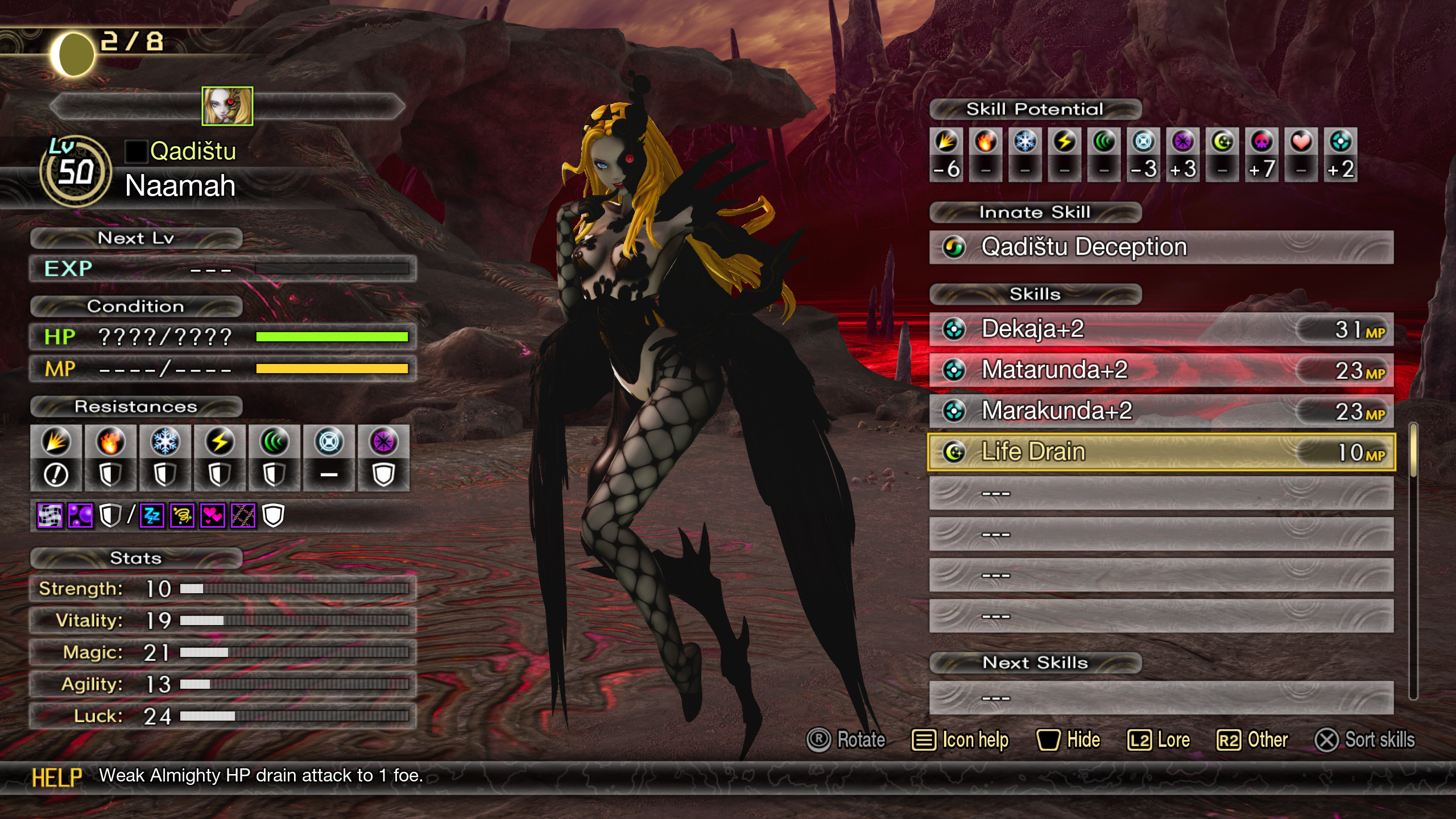Highlight the Life Drain skill
Viewport: 1456px width, 819px height.
click(1160, 452)
